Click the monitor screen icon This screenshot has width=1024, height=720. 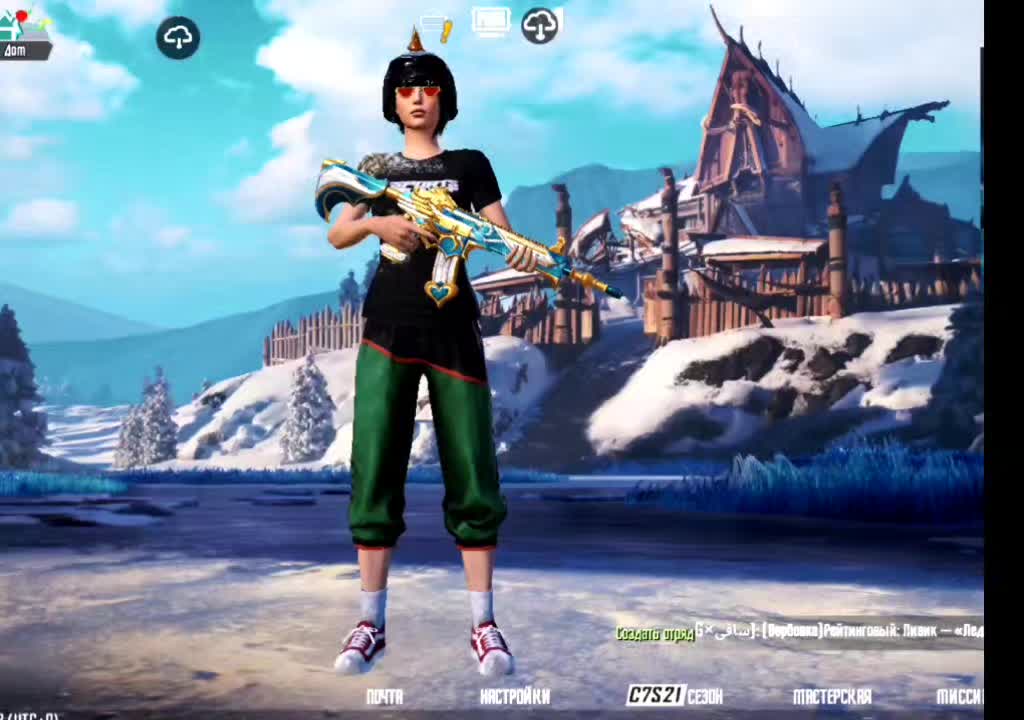(491, 22)
